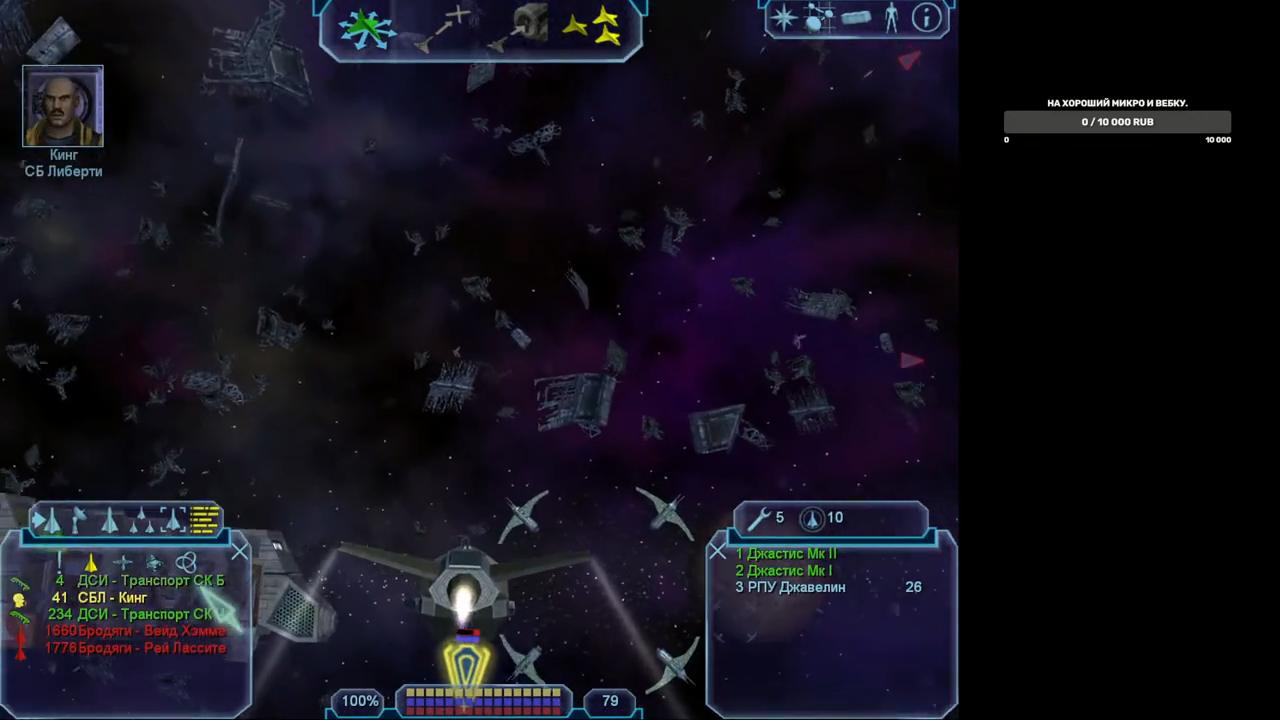
Task: Choose the dock maneuver icon
Action: [522, 28]
